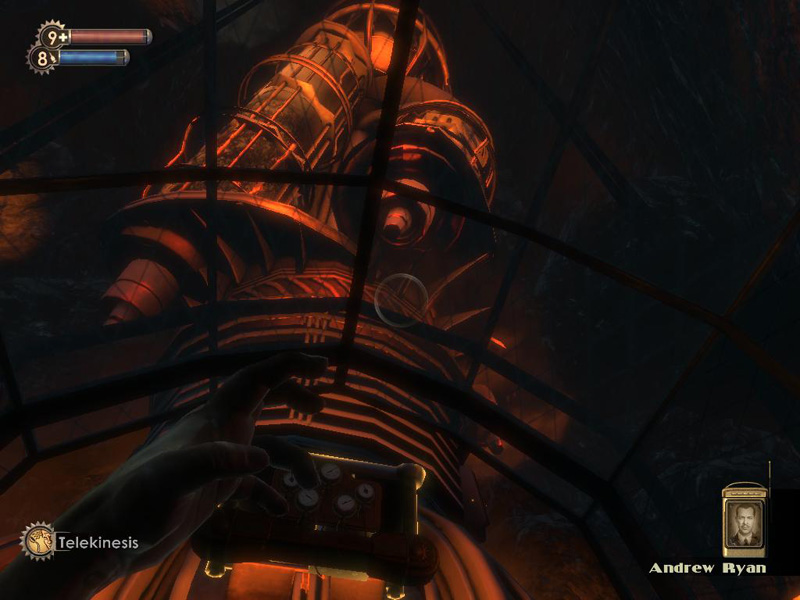800x600 pixels.
Task: Select the Telekinesis plasmid icon
Action: point(39,542)
